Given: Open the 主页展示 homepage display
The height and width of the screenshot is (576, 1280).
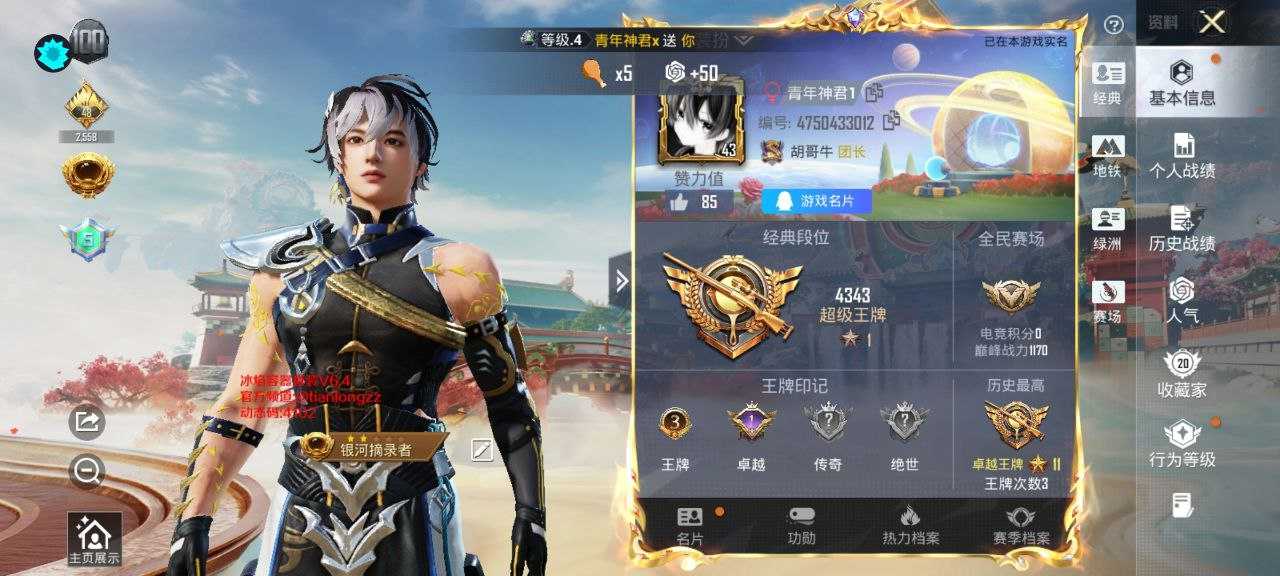Looking at the screenshot, I should [x=94, y=540].
